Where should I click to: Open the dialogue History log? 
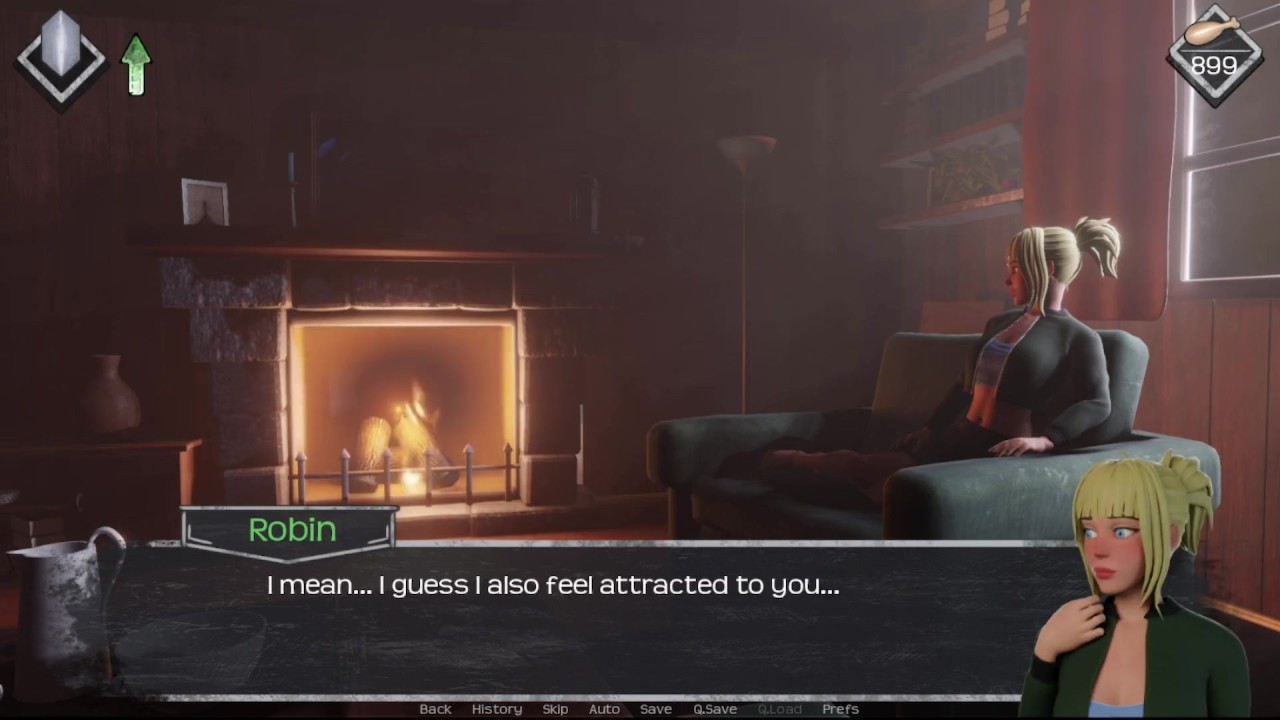(x=497, y=709)
